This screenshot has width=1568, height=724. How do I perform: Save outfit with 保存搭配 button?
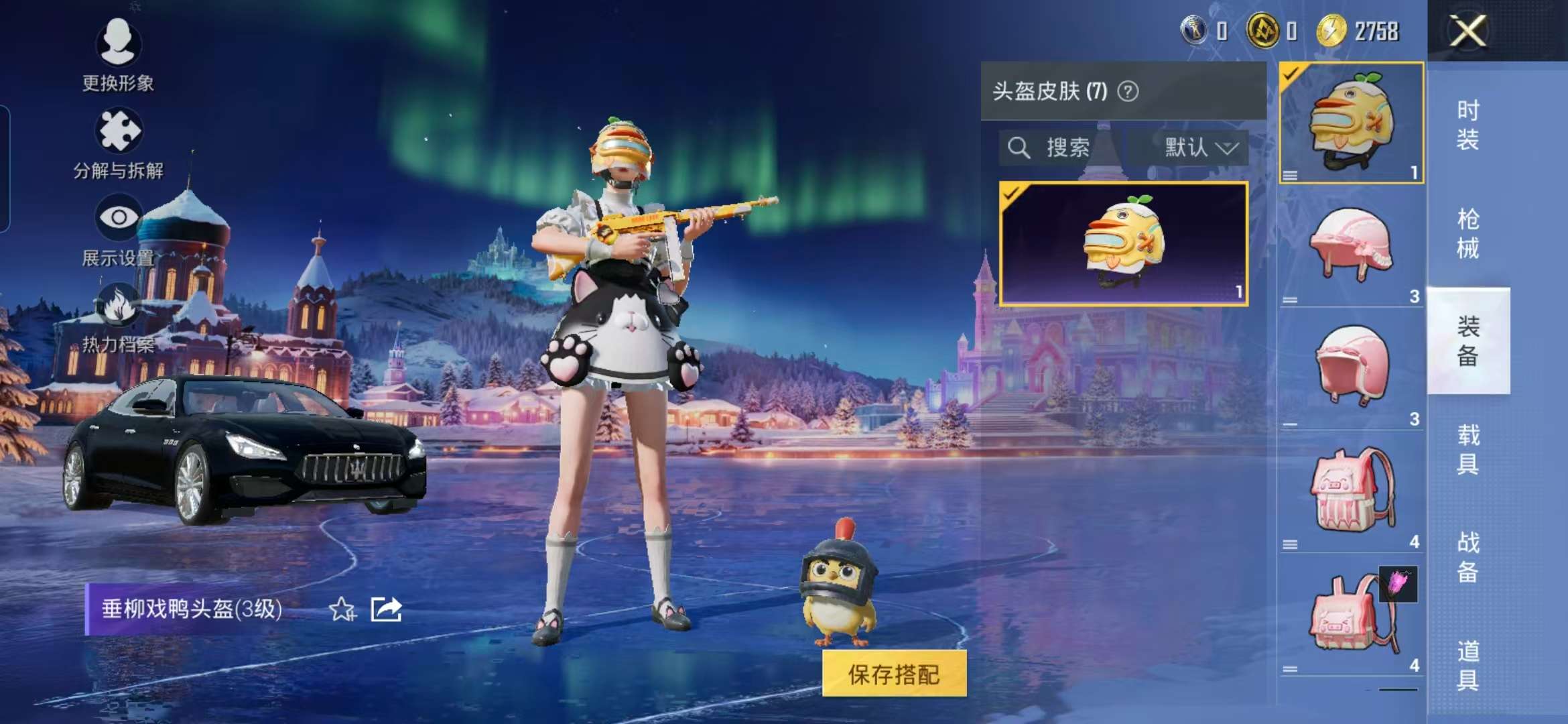(x=894, y=674)
